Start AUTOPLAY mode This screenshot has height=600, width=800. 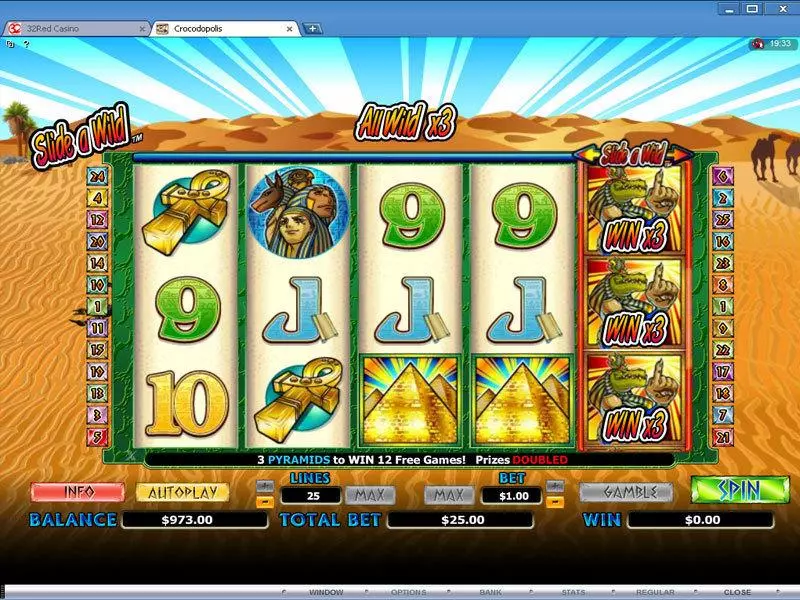tap(182, 493)
